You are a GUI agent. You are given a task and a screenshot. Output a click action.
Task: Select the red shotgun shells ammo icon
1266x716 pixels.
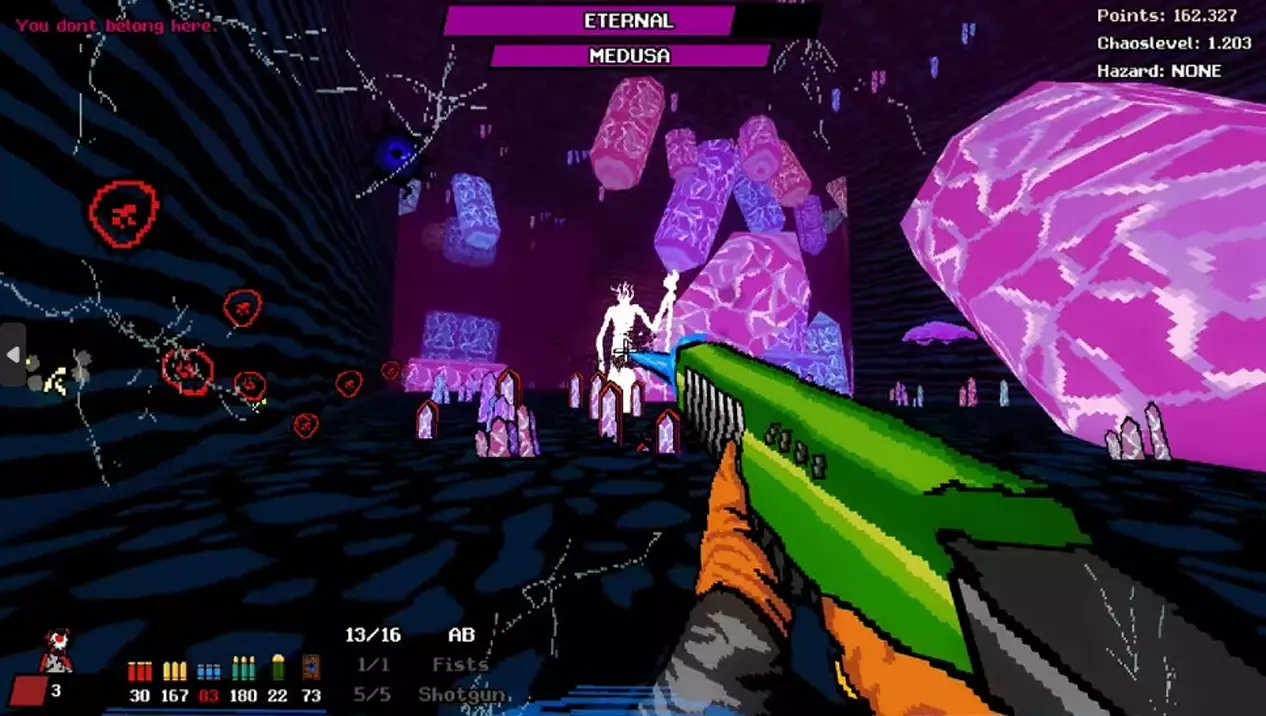139,670
